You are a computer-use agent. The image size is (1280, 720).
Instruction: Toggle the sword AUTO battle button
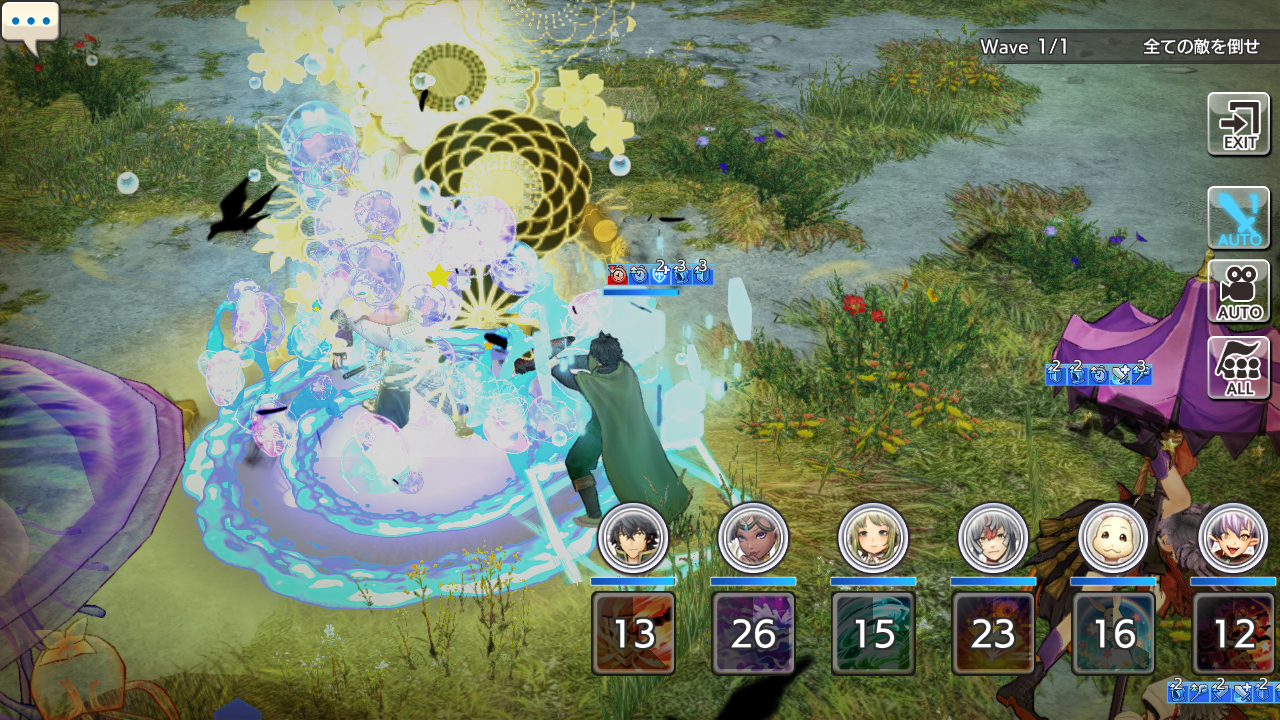point(1238,218)
